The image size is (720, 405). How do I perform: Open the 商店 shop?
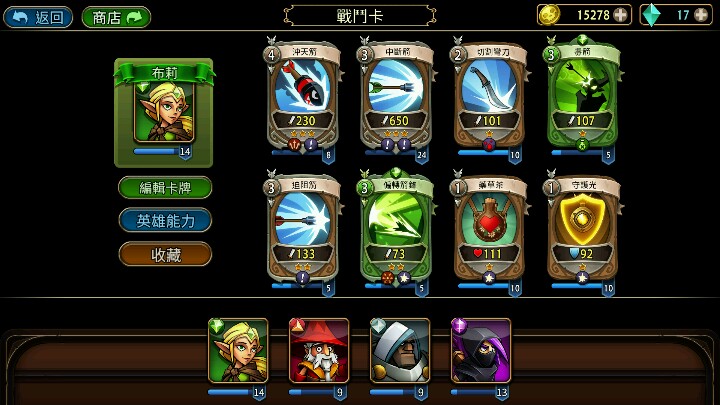tap(116, 16)
